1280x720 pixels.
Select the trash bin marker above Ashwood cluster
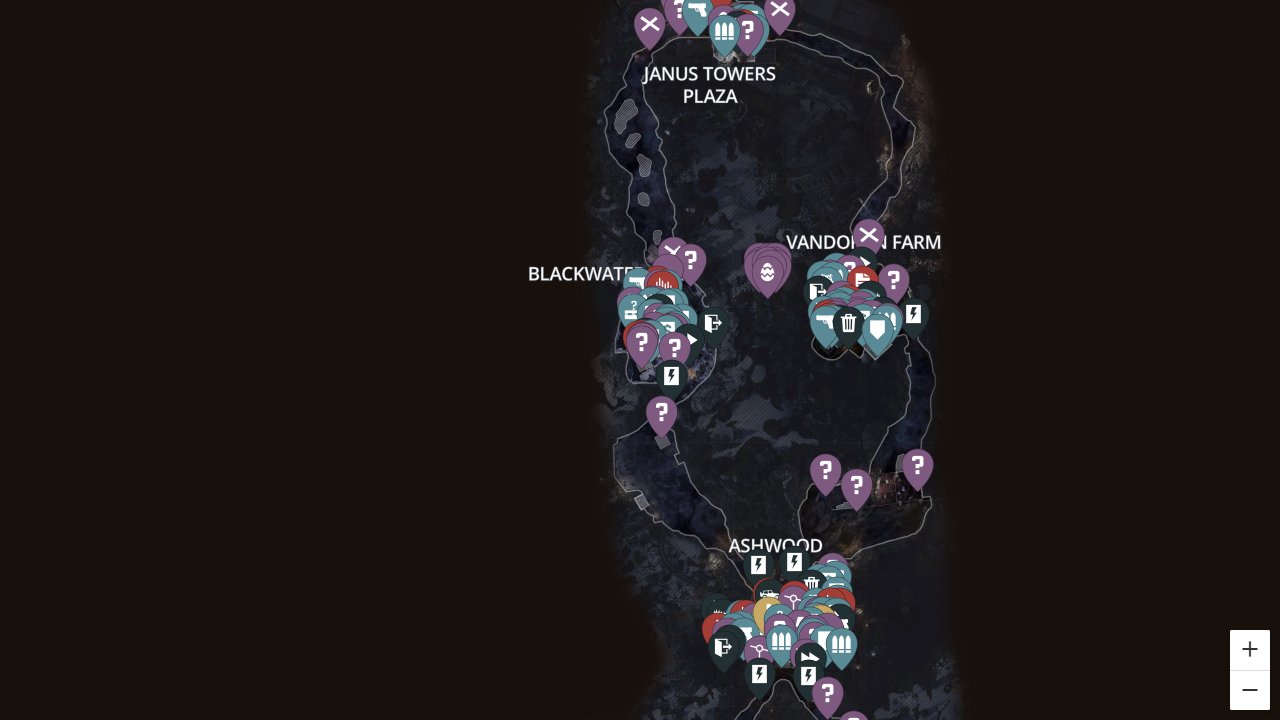(x=812, y=581)
